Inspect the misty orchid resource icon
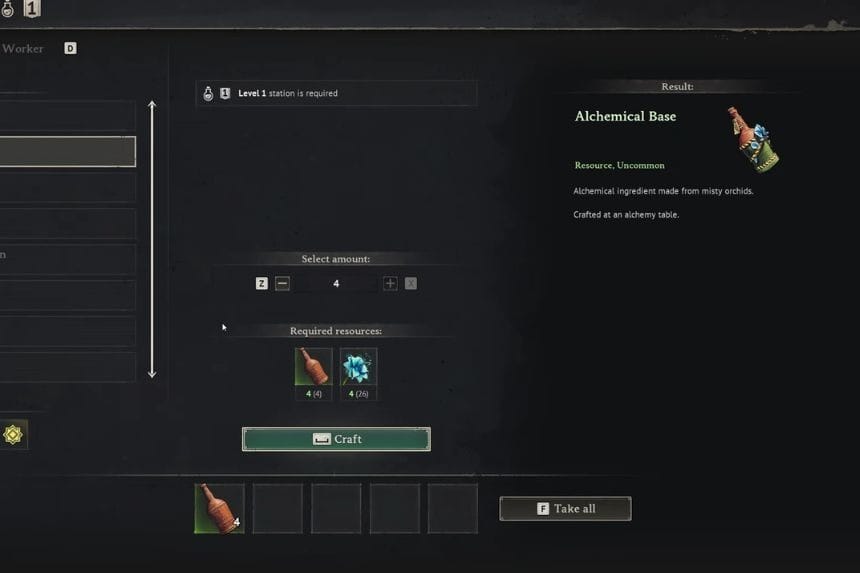The image size is (860, 573). click(x=358, y=367)
